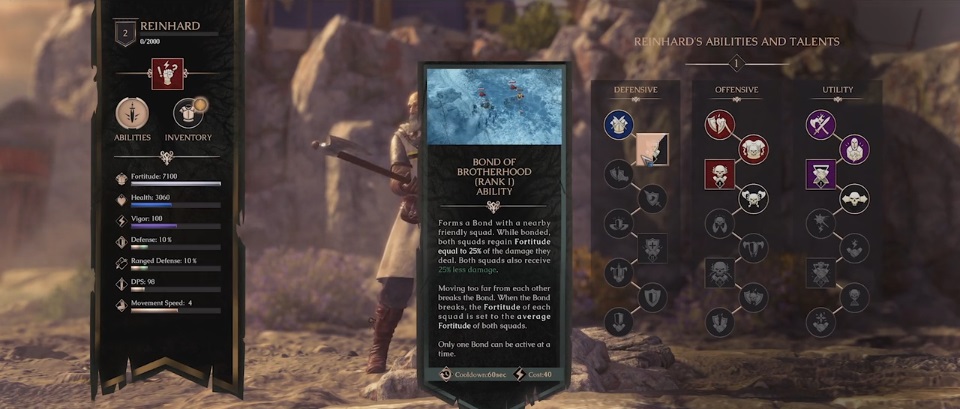Select the red square skull ability
Viewport: 960px width, 409px height.
tap(720, 174)
